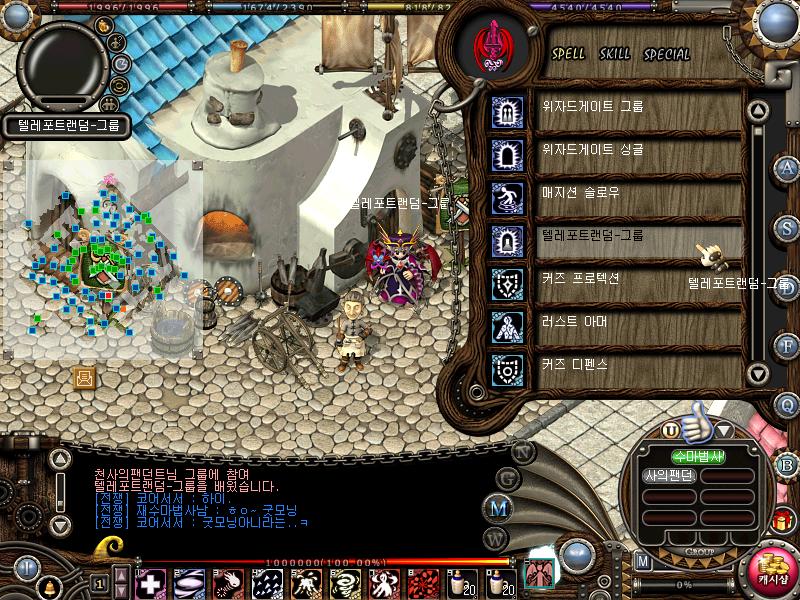Switch to the SPELL tab
This screenshot has width=800, height=600.
569,54
